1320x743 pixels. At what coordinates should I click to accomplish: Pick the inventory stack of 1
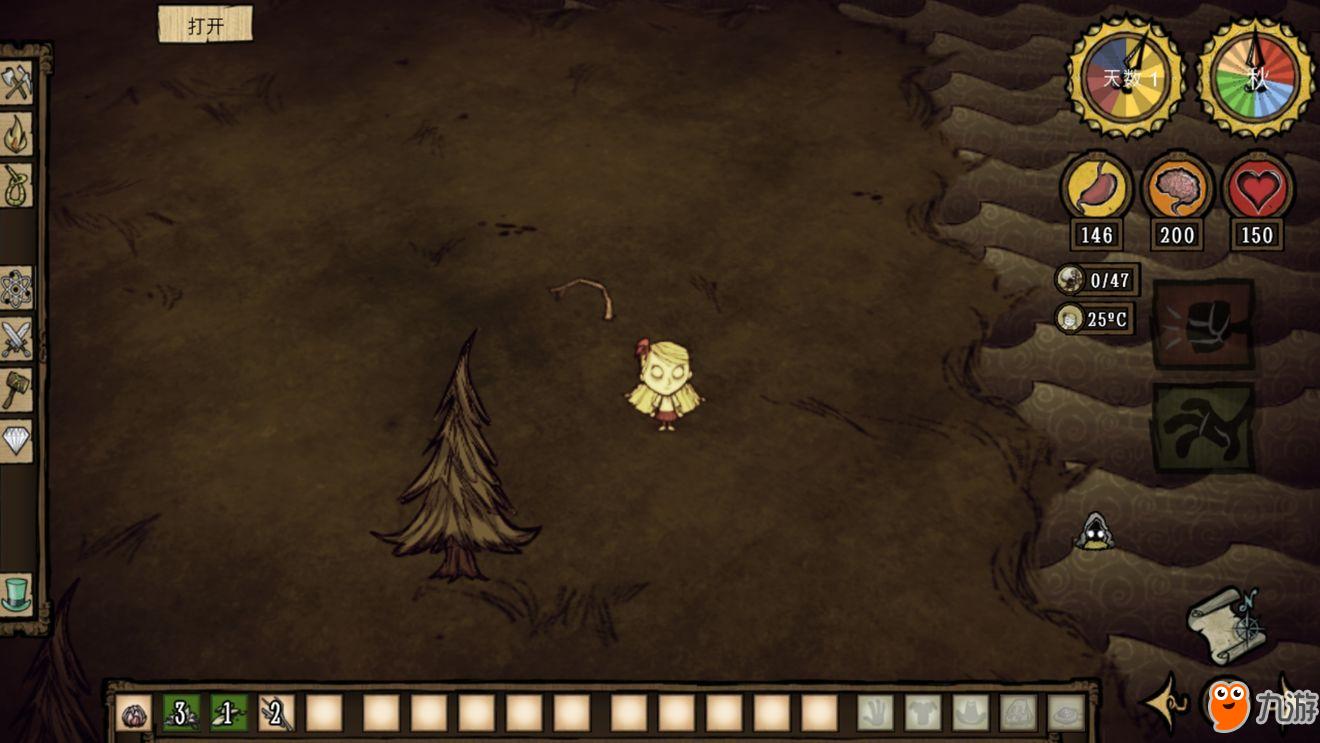[x=229, y=713]
